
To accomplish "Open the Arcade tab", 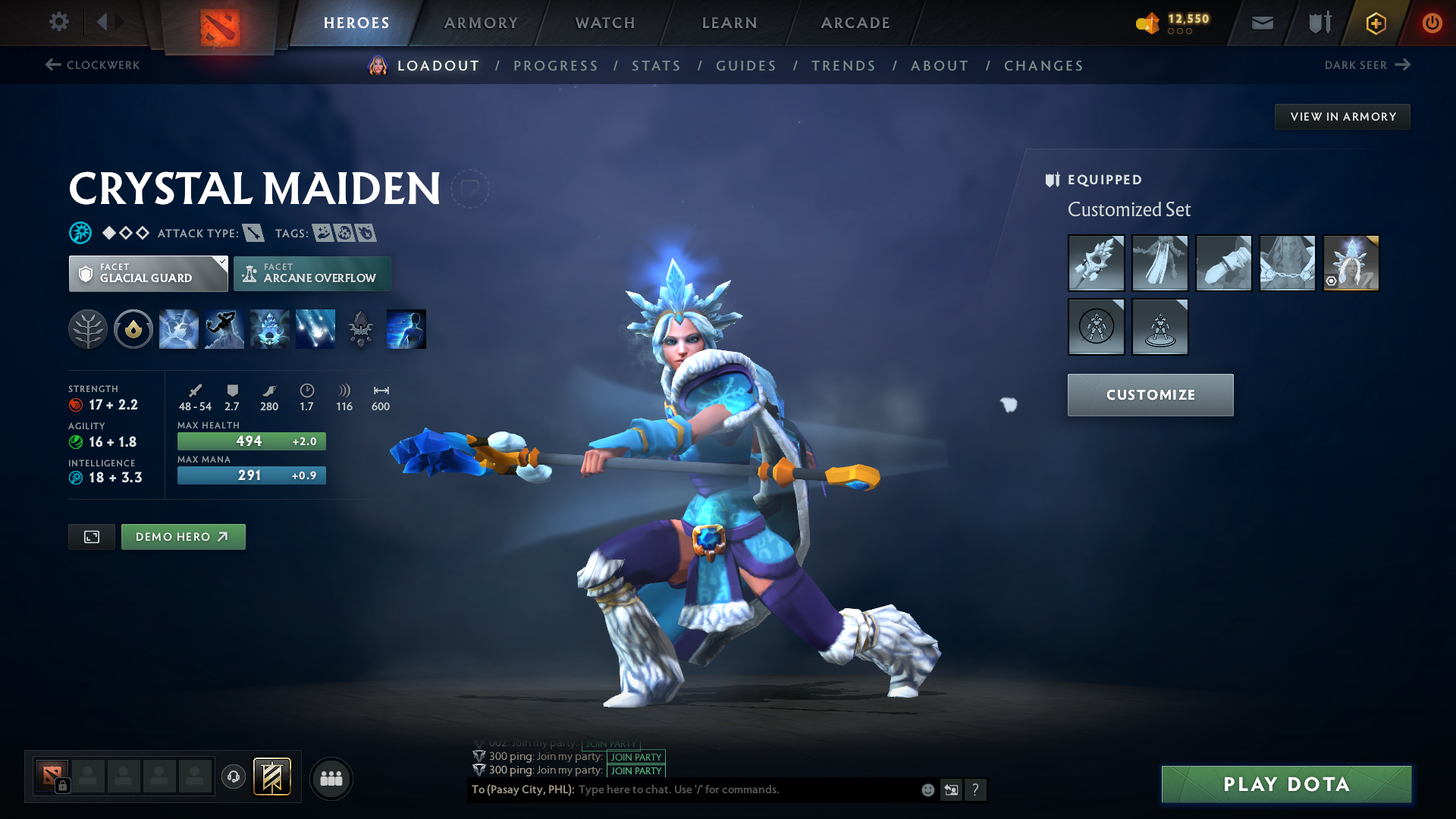I will [855, 23].
